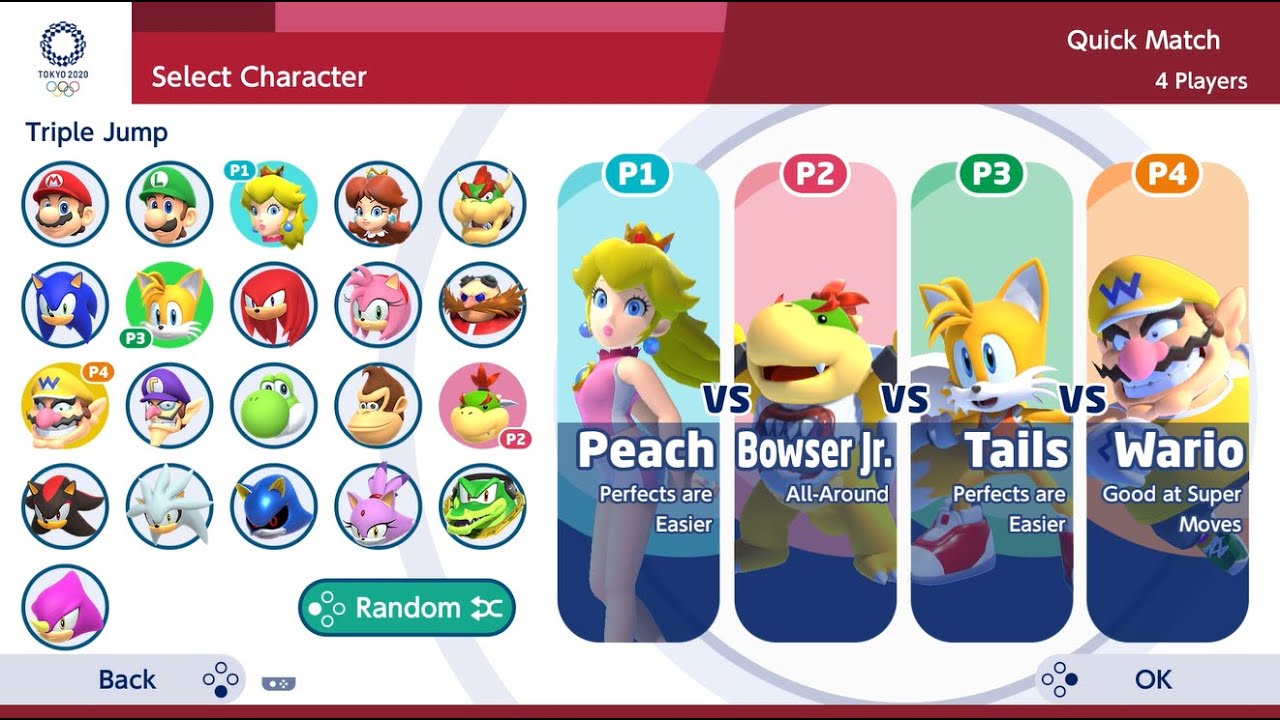The width and height of the screenshot is (1280, 720).
Task: Choose Espio the Chameleon
Action: (x=65, y=607)
